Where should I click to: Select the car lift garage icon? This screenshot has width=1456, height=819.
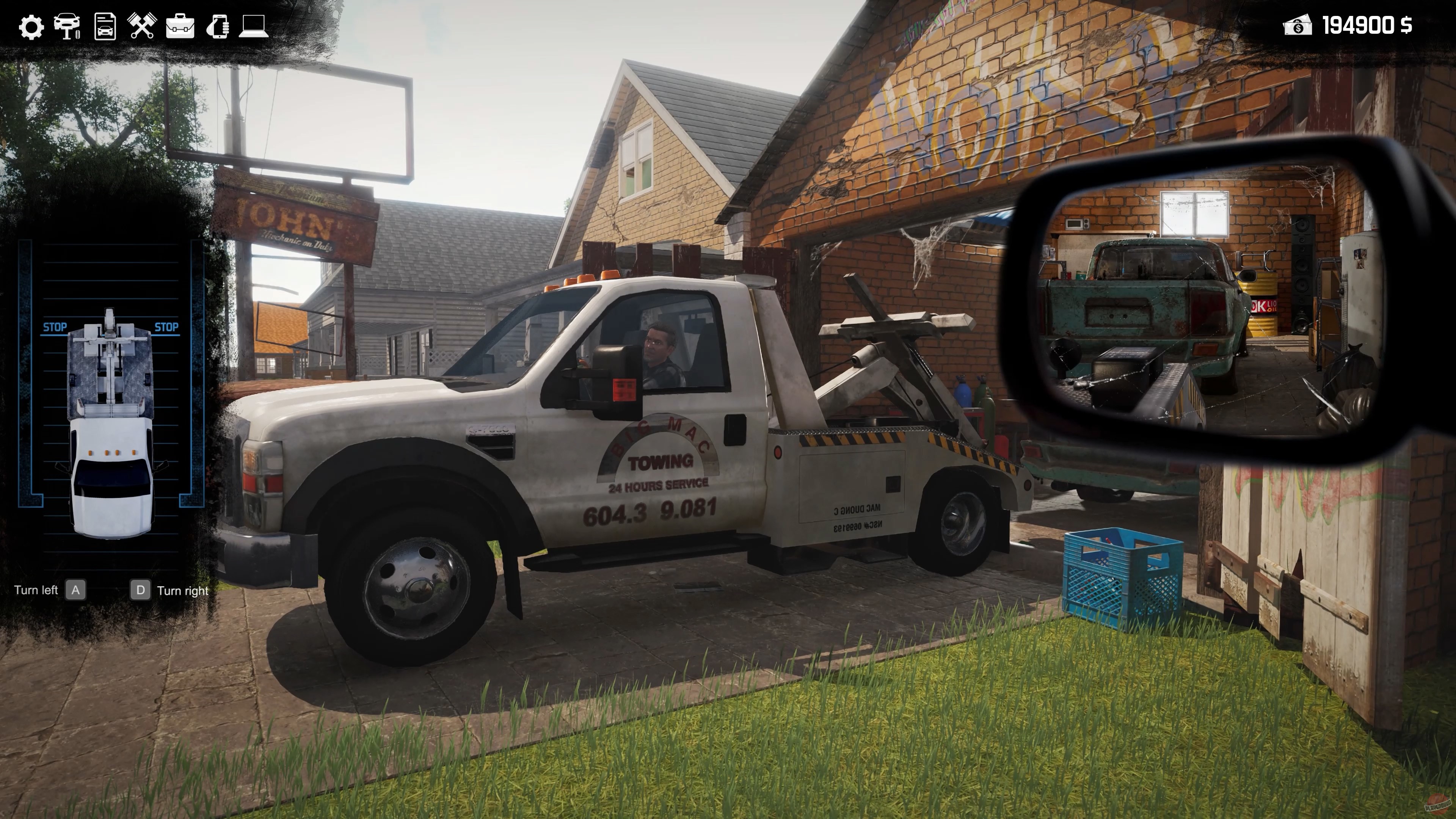(67, 25)
